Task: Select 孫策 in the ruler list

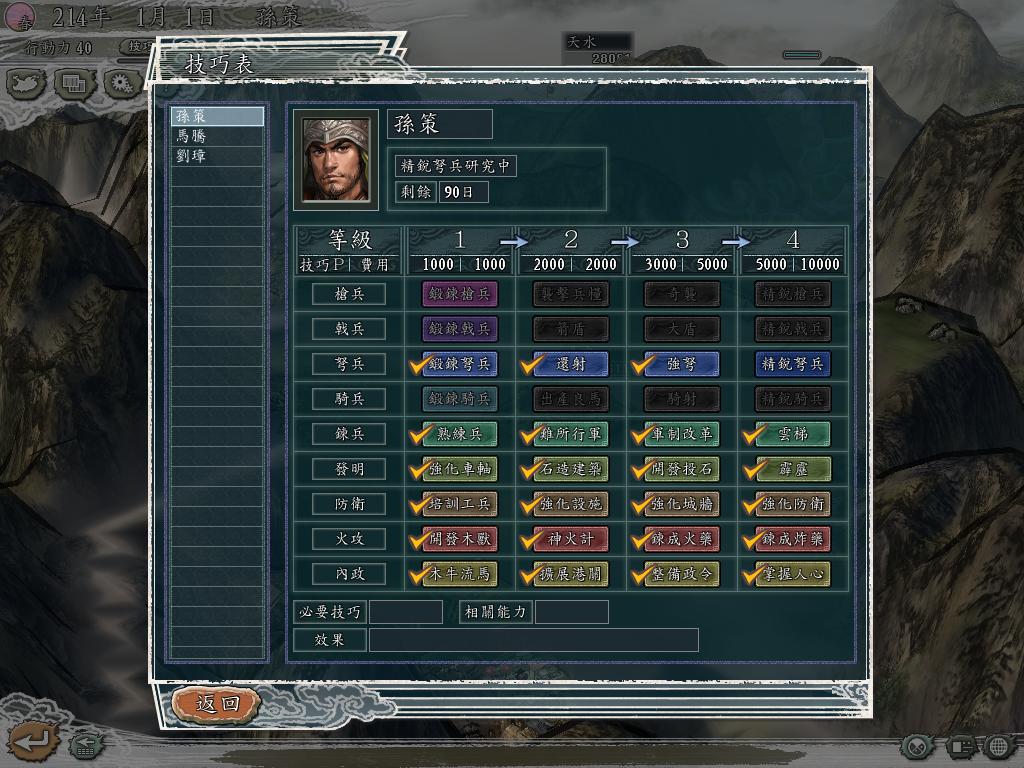Action: [217, 116]
